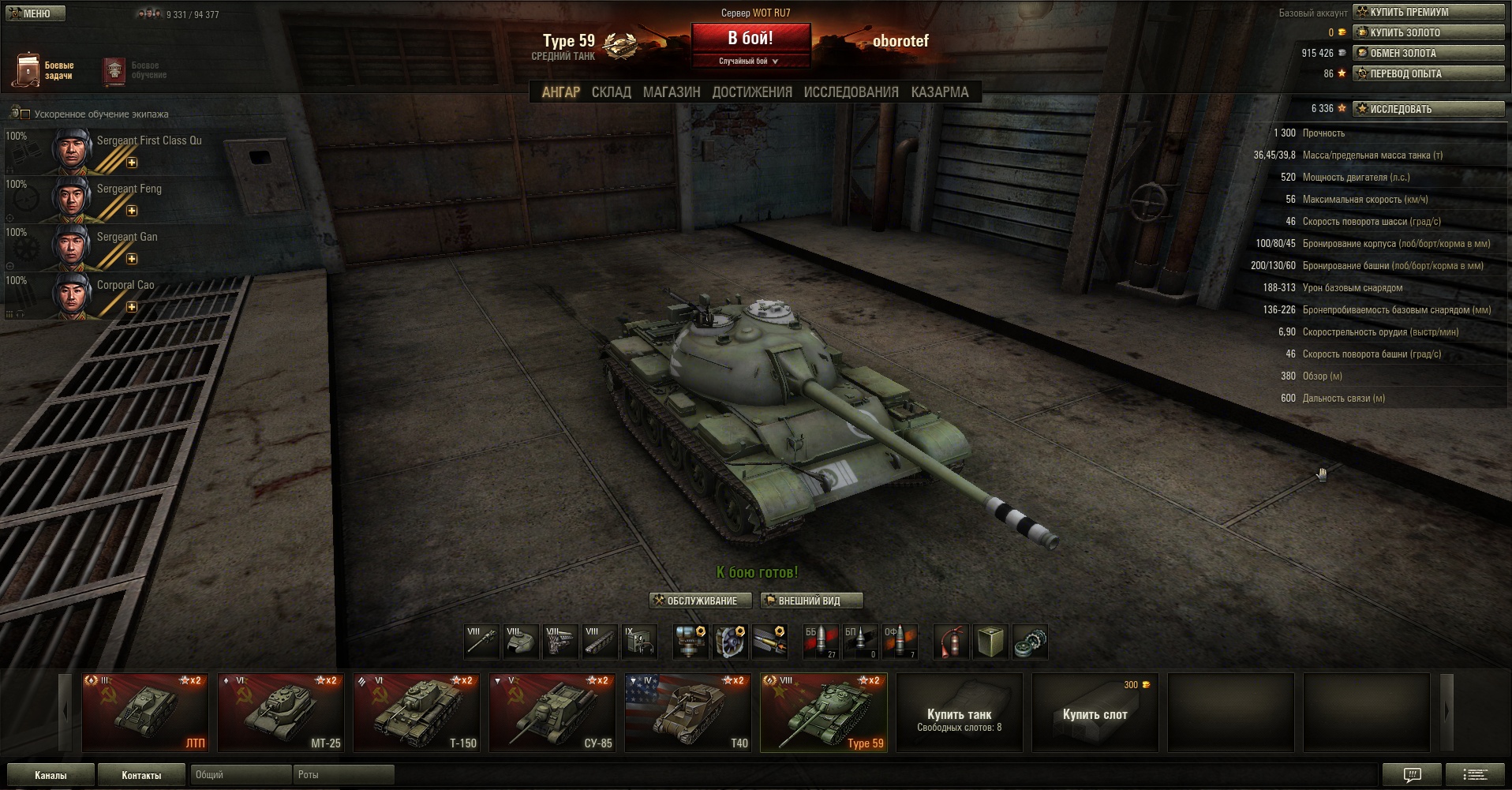
Task: Click the ПЕРЕВОД ОПЫТА button
Action: click(x=1428, y=73)
